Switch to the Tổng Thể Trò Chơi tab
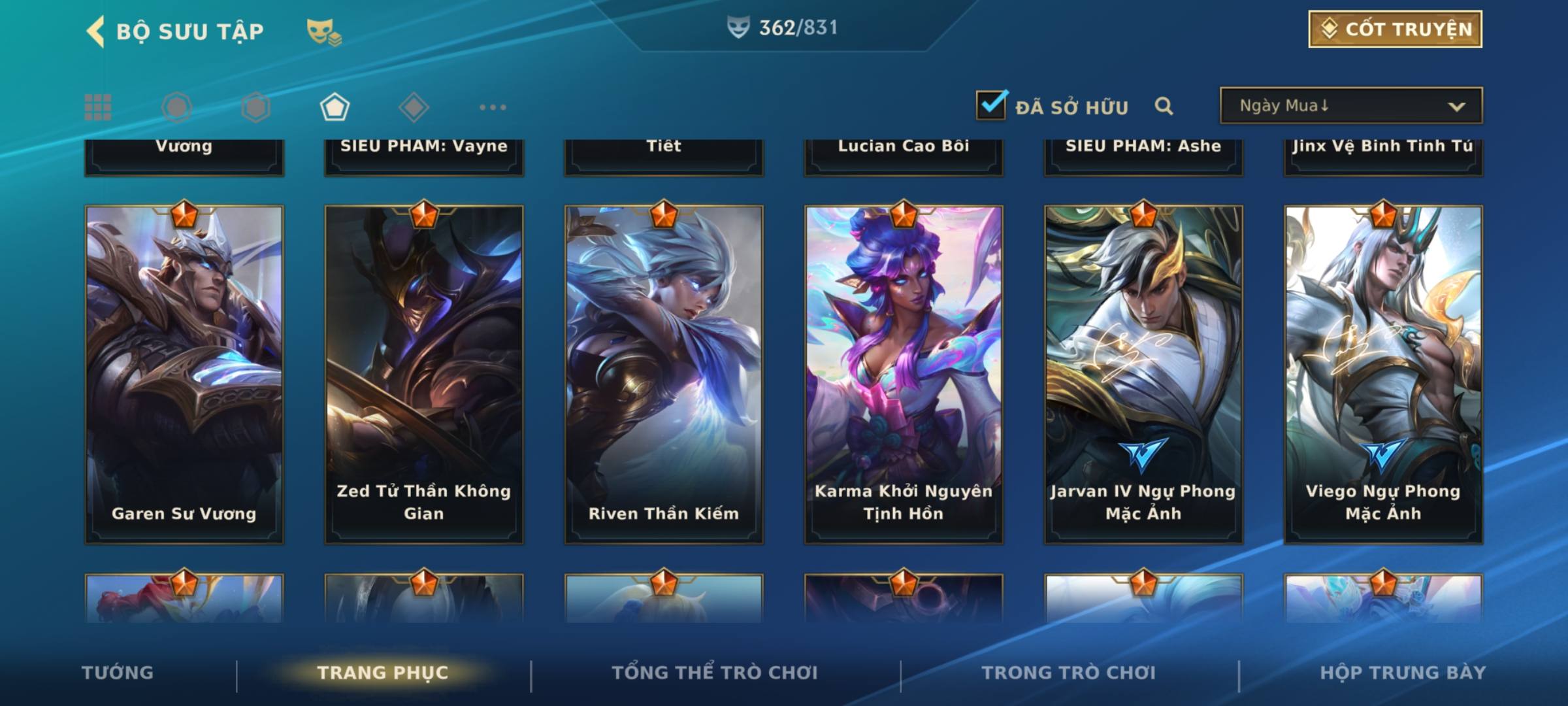The width and height of the screenshot is (1568, 706). point(715,673)
